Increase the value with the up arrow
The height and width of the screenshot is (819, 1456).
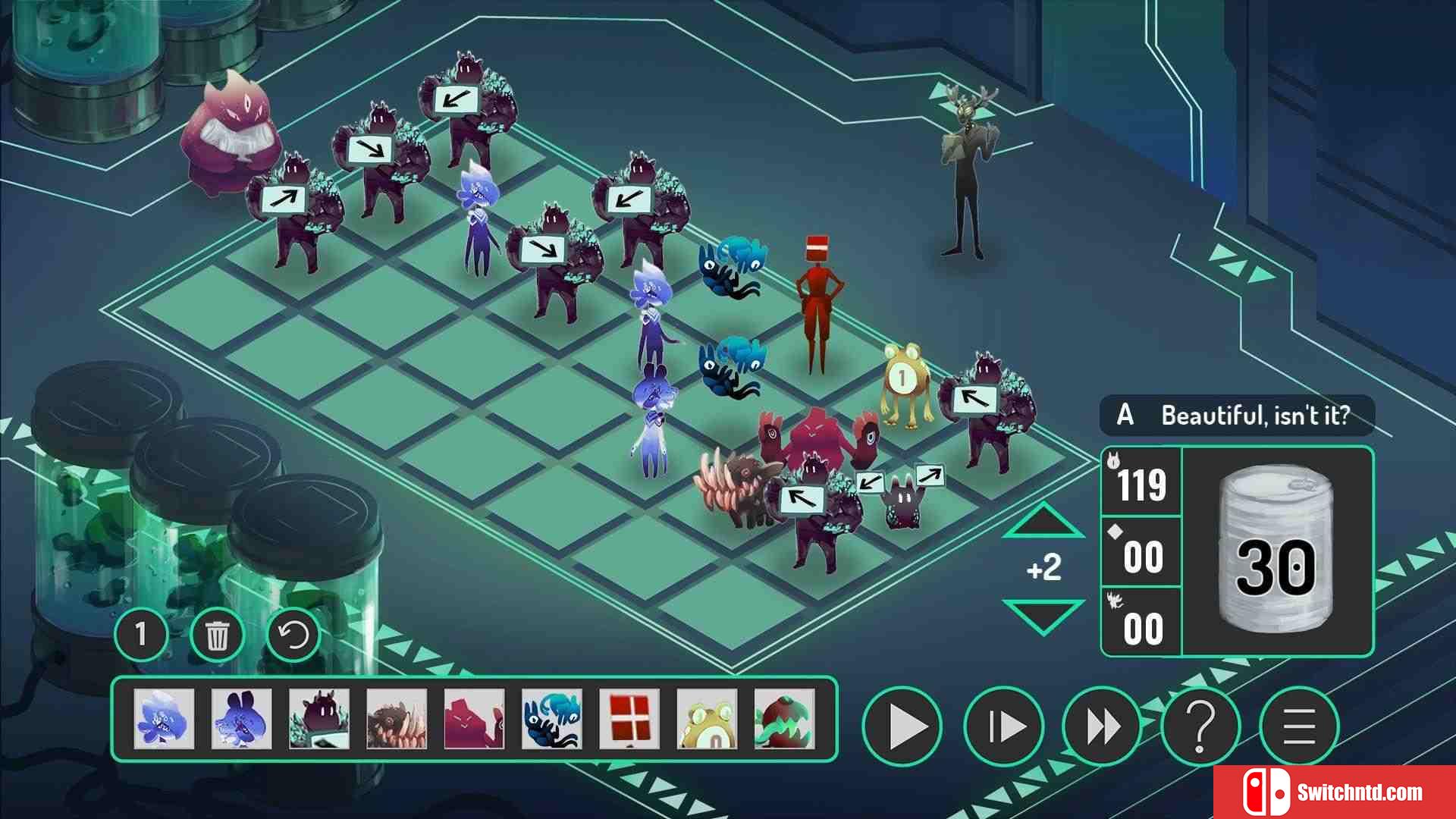[1043, 522]
